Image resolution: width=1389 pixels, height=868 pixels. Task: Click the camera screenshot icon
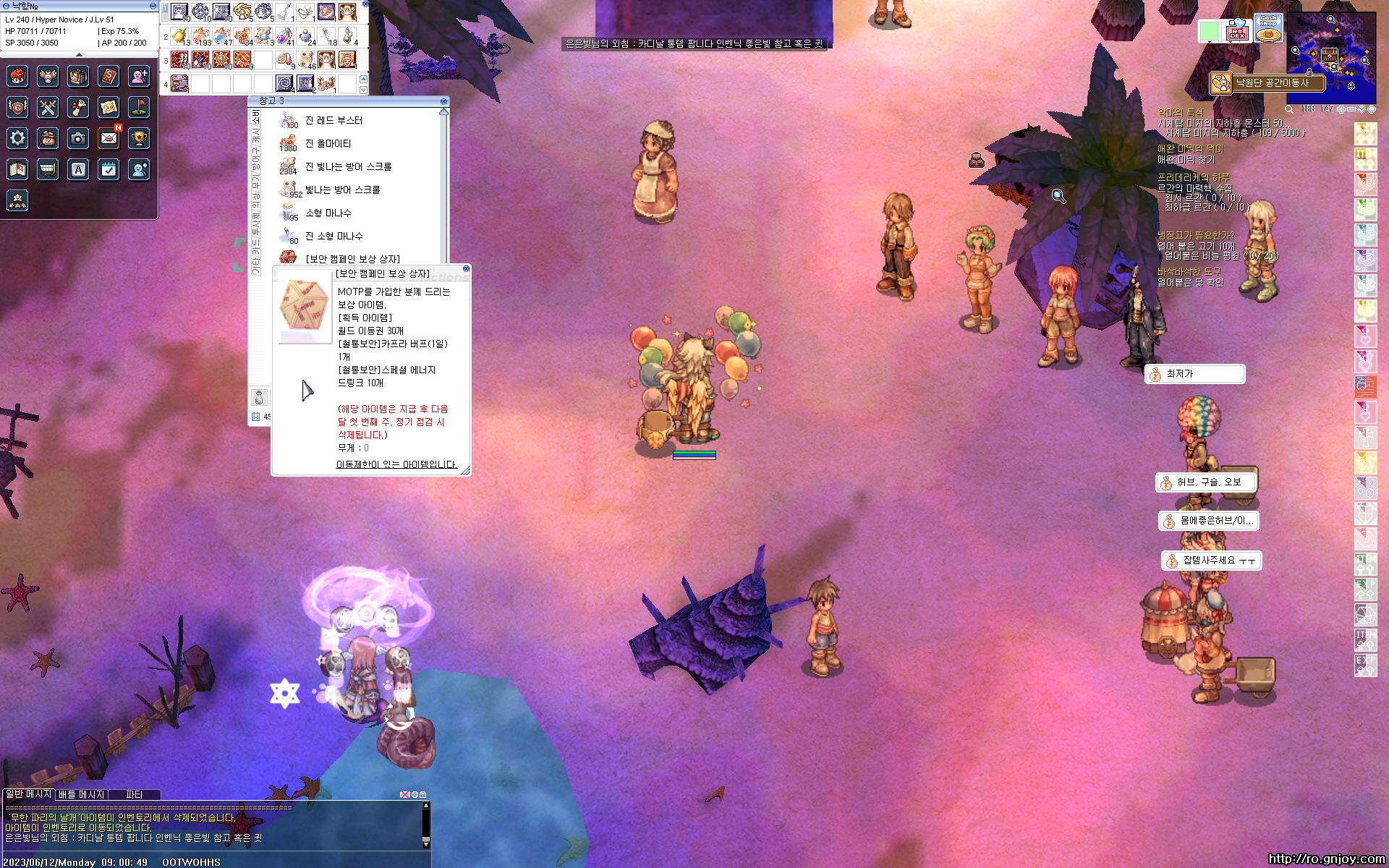tap(78, 138)
